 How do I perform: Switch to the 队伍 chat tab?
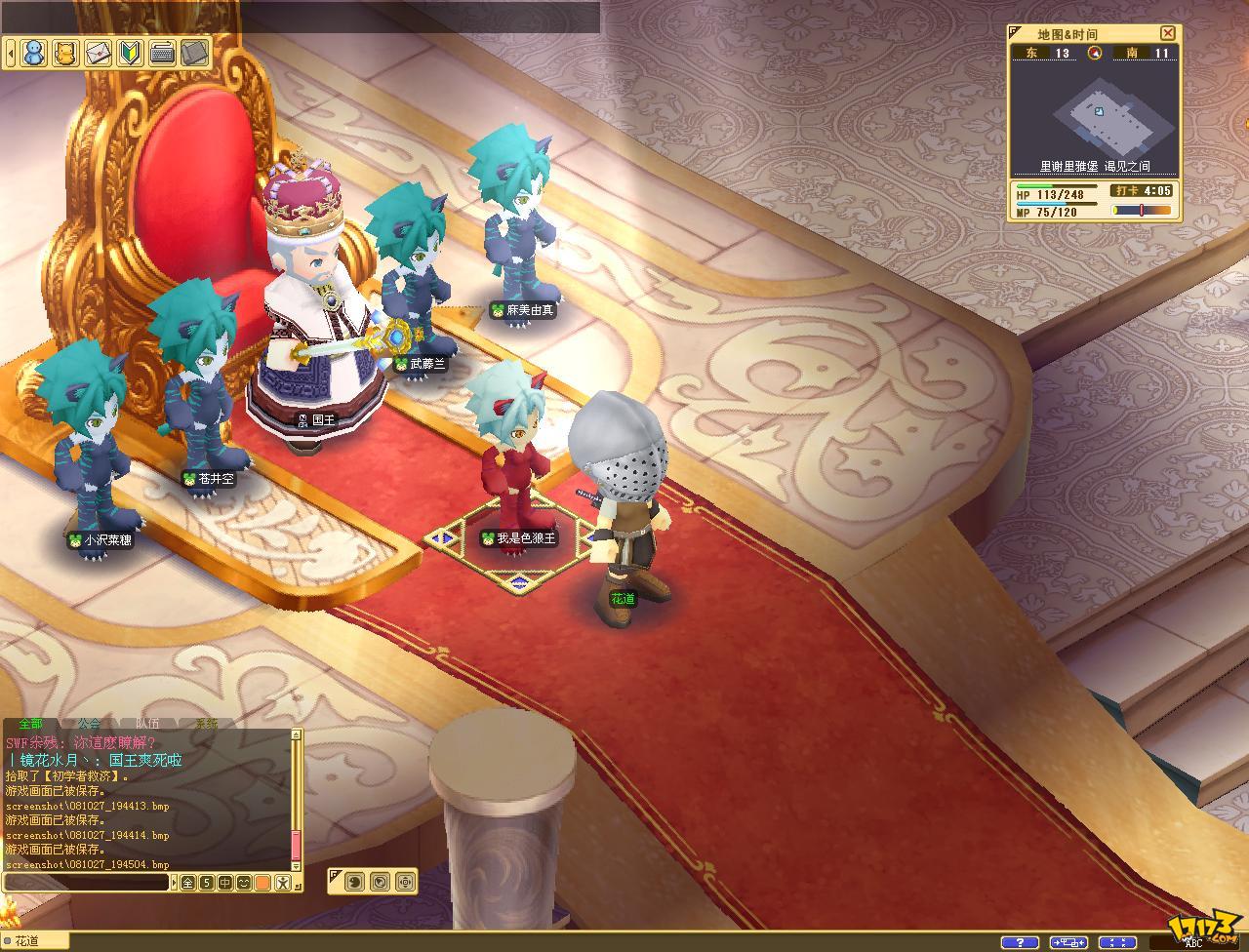click(147, 724)
